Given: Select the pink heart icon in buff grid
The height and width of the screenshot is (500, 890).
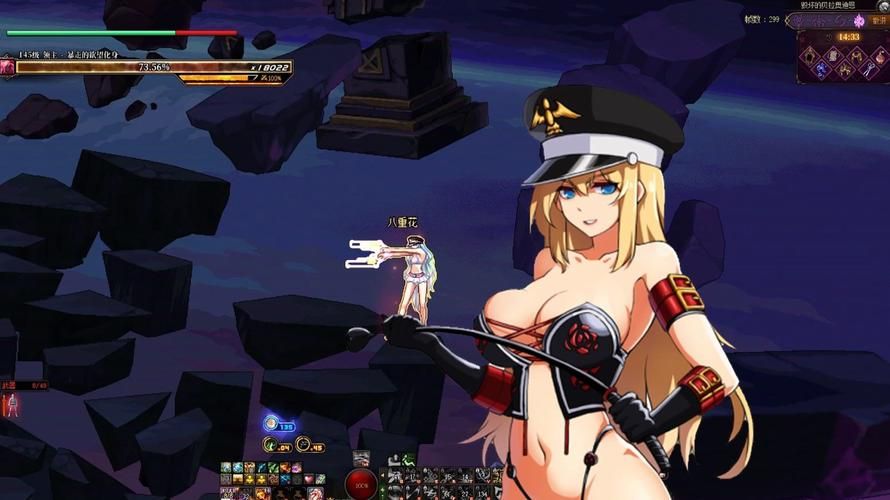Looking at the screenshot, I should [309, 480].
